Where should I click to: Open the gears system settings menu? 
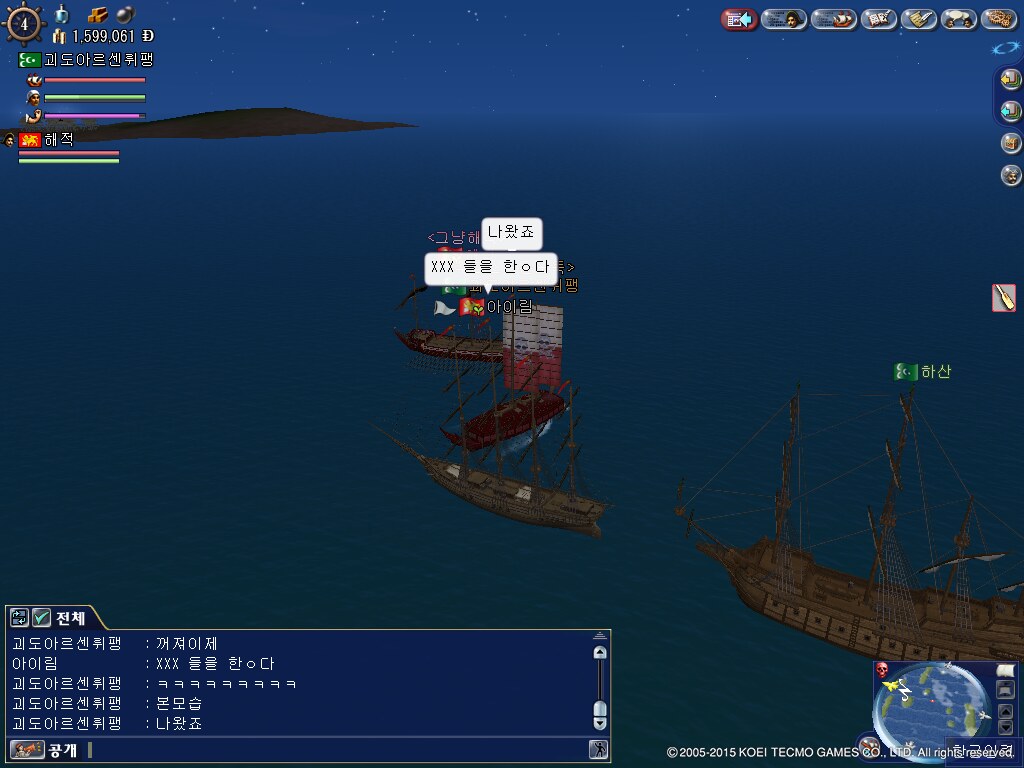tap(998, 19)
